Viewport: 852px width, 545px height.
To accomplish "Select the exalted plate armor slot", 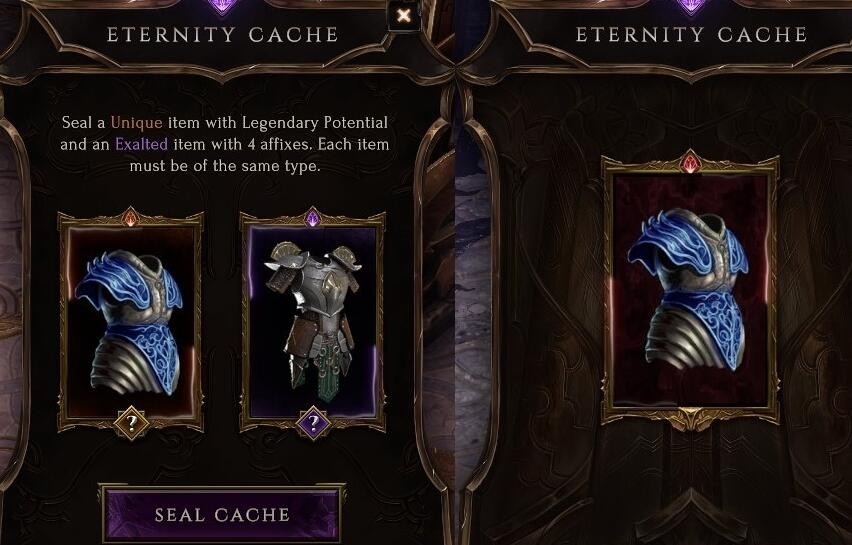I will point(312,318).
